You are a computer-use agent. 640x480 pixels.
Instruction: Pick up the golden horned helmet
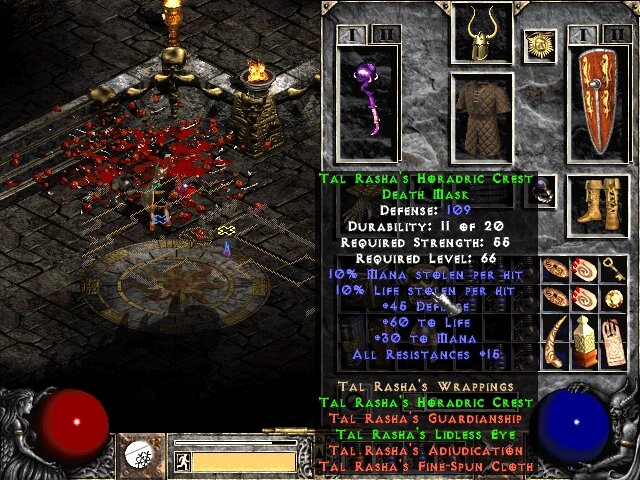(482, 33)
